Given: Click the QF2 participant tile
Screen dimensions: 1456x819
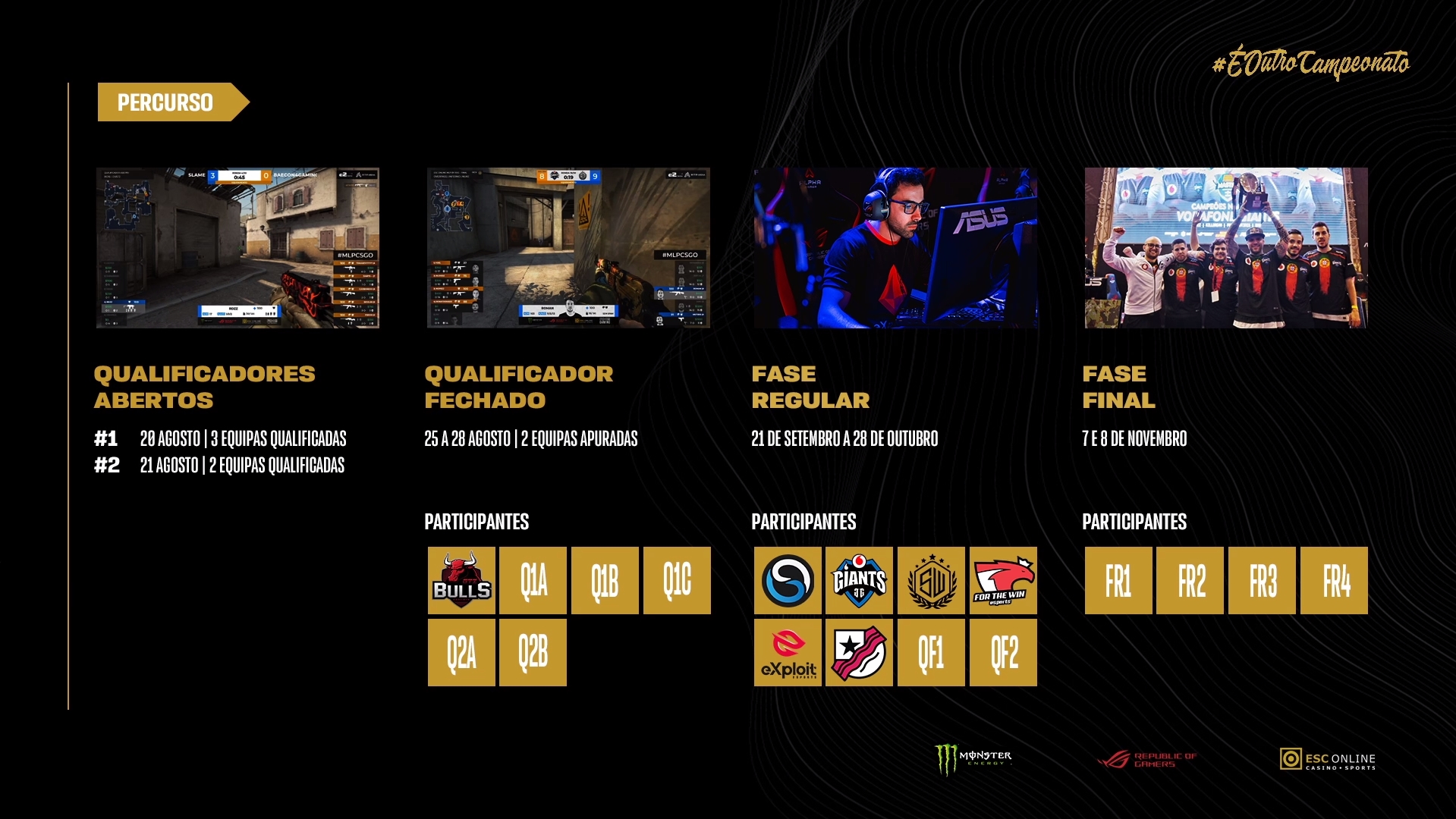Looking at the screenshot, I should (1003, 653).
